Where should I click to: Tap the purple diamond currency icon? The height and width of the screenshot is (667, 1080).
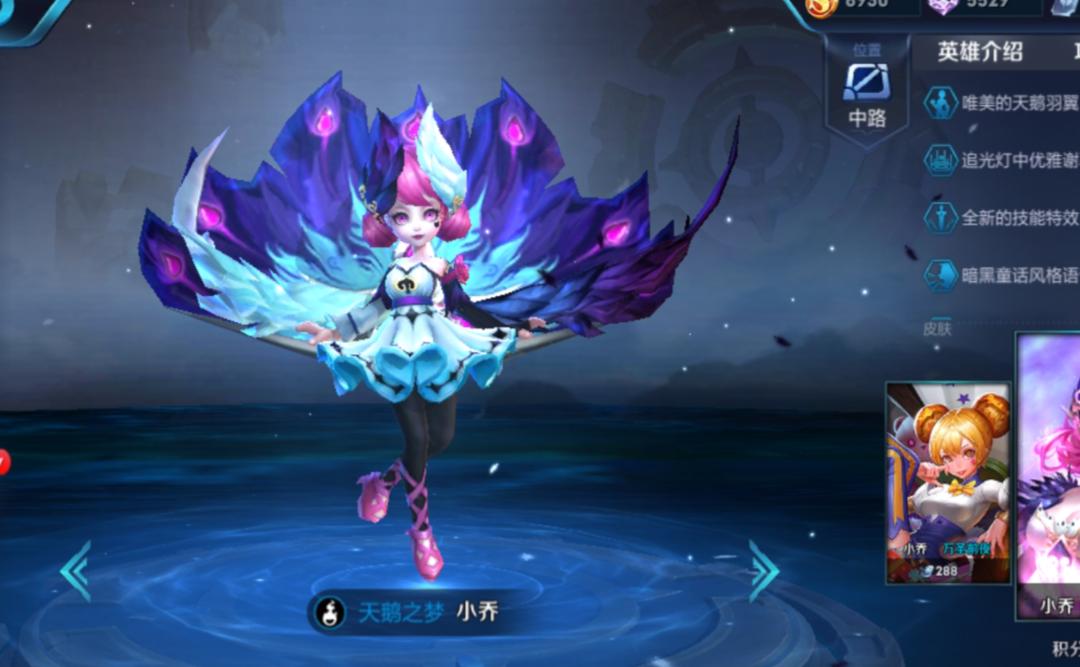click(x=942, y=6)
